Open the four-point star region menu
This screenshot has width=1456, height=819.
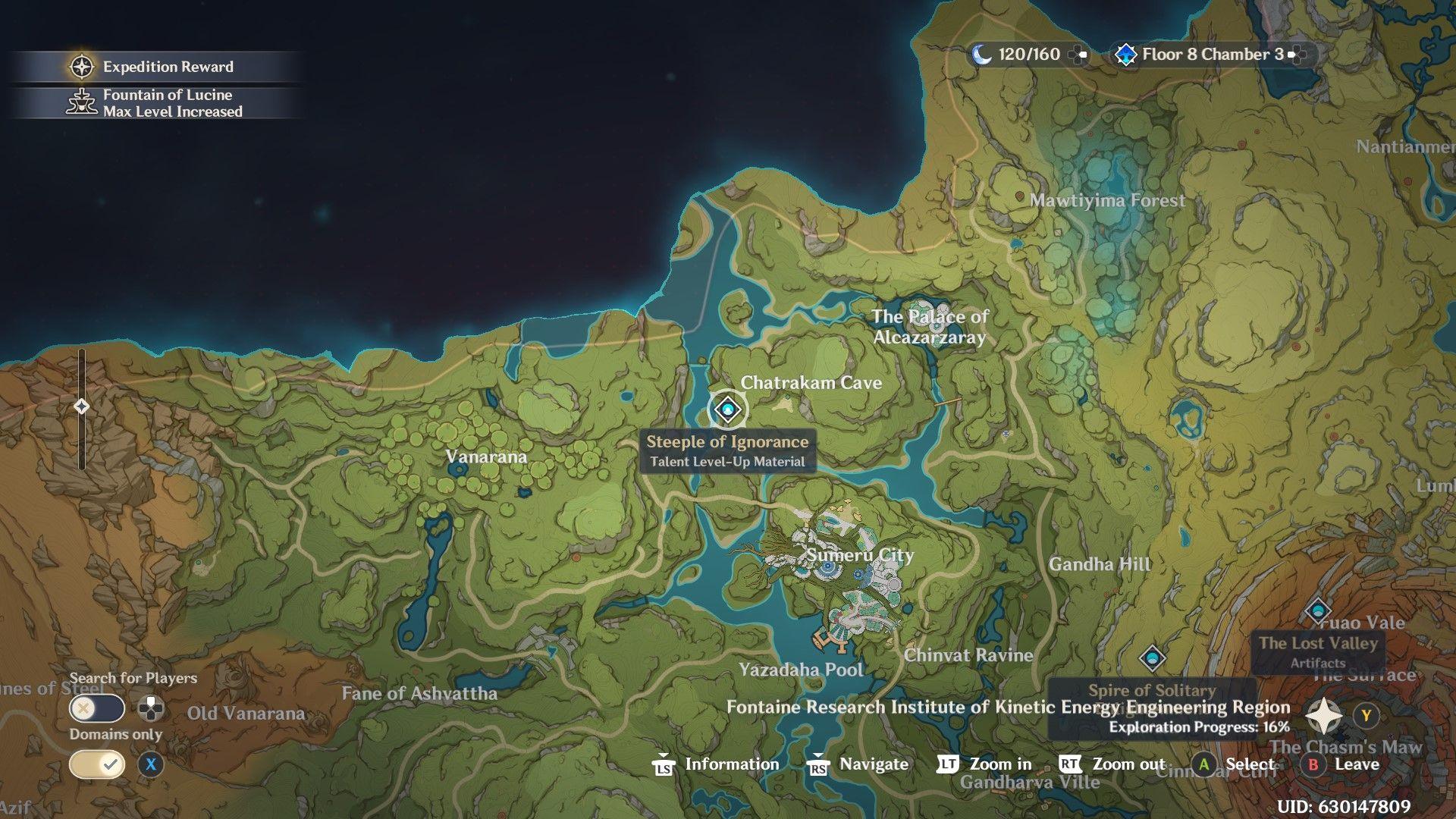(x=1324, y=716)
